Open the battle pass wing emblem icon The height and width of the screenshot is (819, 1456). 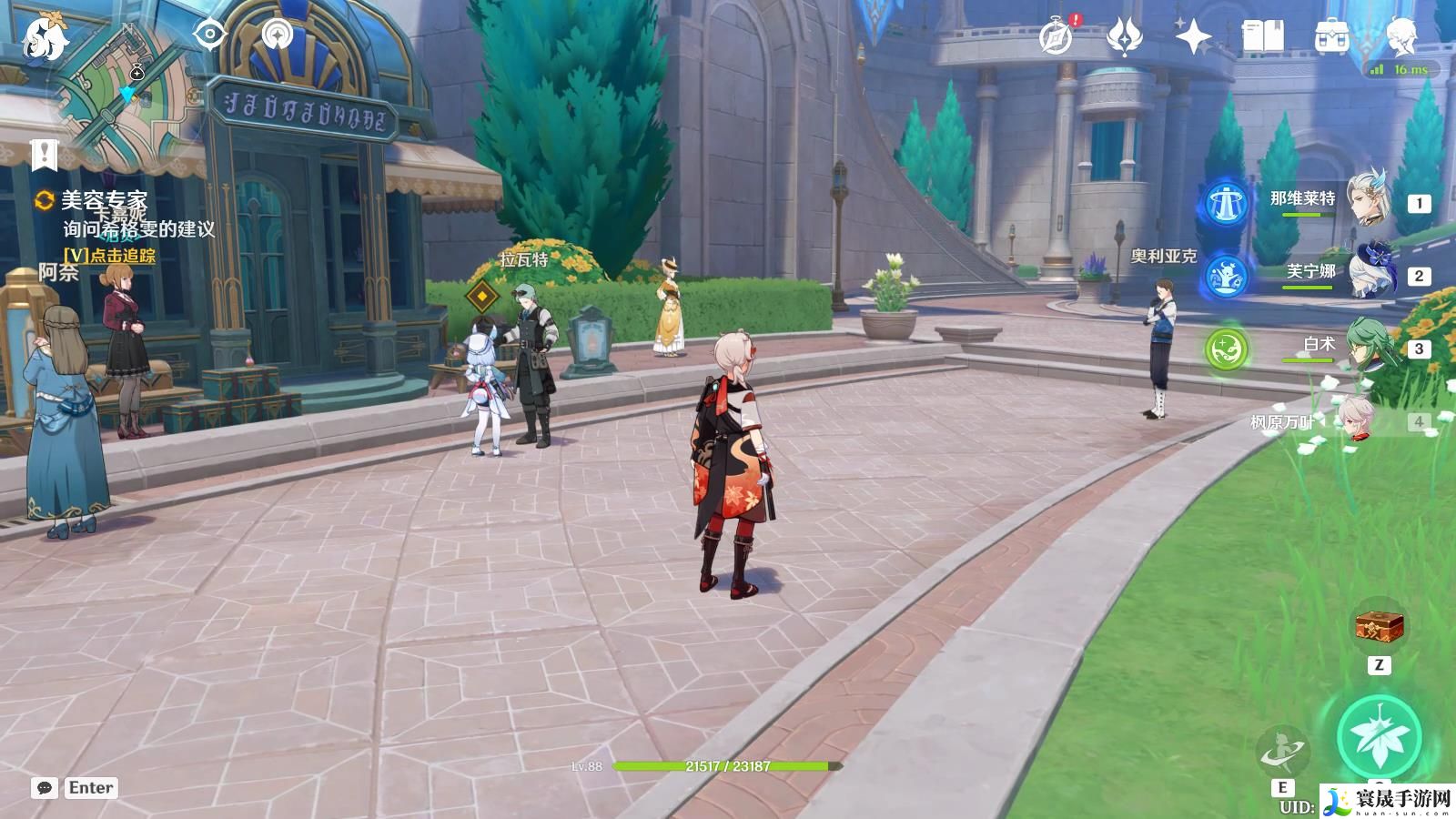click(x=1125, y=37)
